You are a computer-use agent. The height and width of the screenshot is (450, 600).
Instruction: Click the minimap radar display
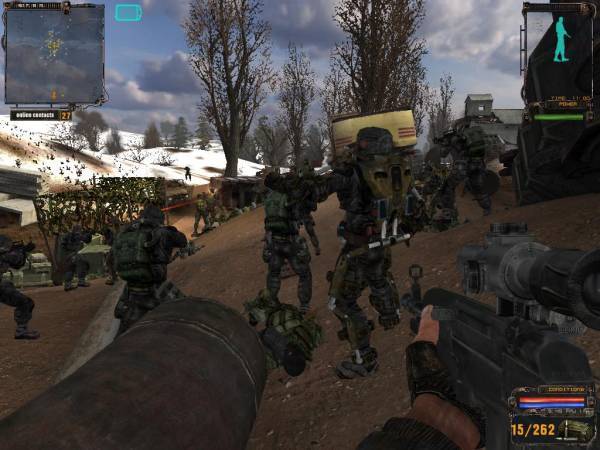[54, 54]
